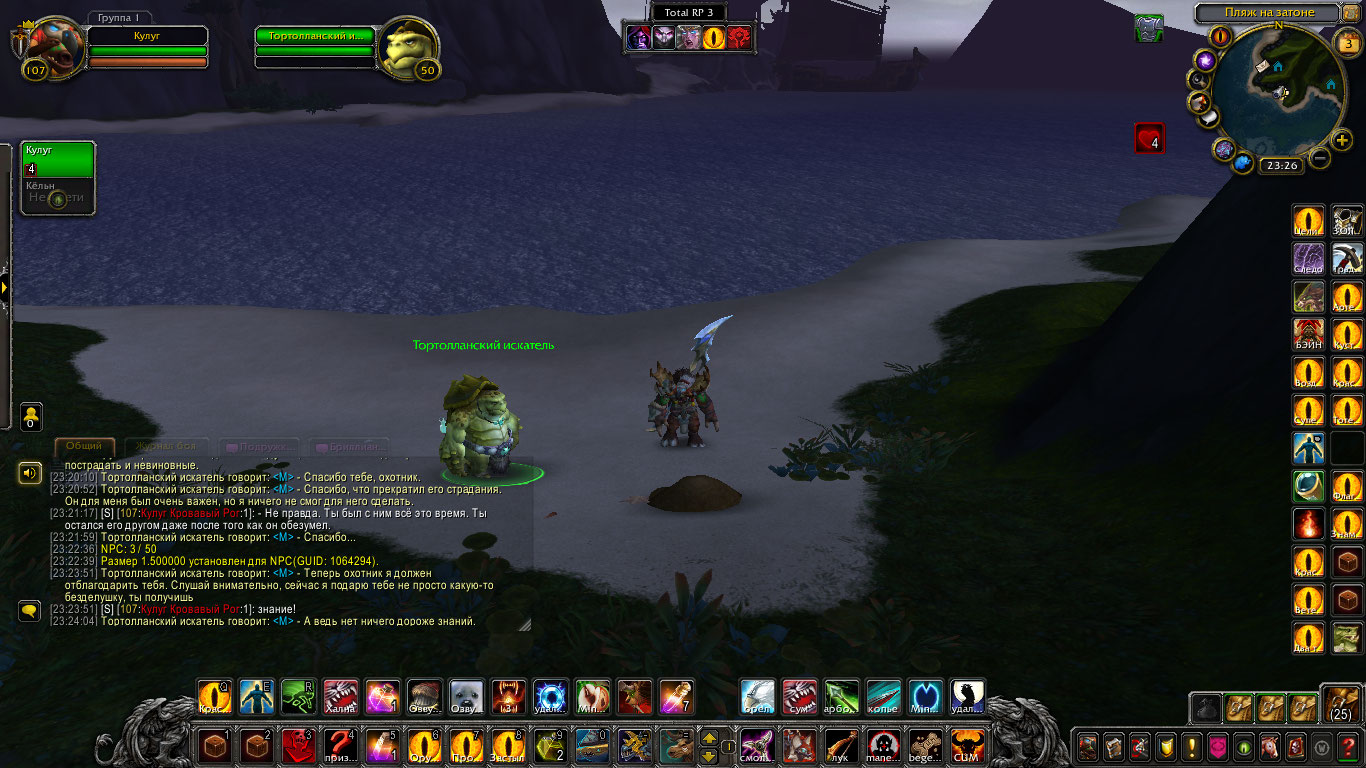This screenshot has width=1366, height=768.
Task: Open the main backpack with 25 free slots
Action: [1341, 704]
